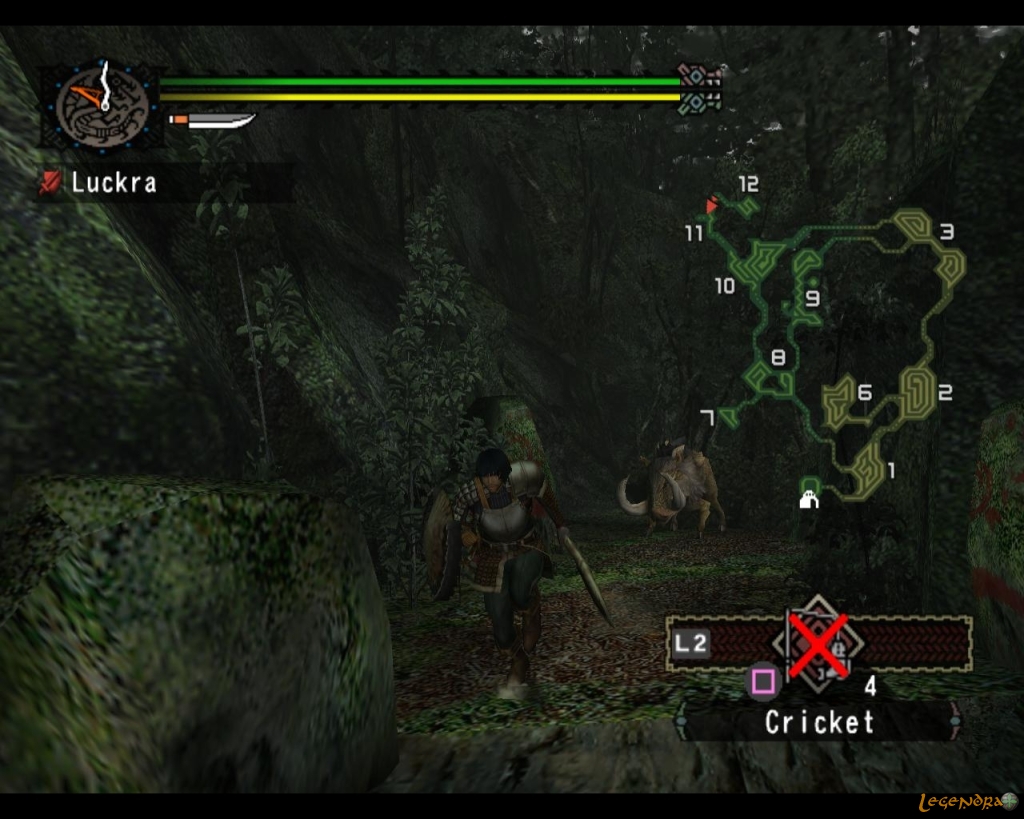Select the base camp tent icon on the map
1024x819 pixels.
(809, 498)
